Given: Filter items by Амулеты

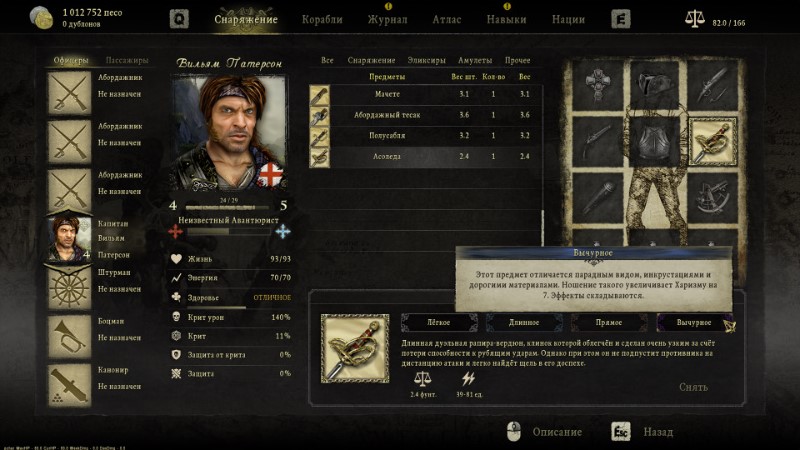Looking at the screenshot, I should pyautogui.click(x=475, y=61).
